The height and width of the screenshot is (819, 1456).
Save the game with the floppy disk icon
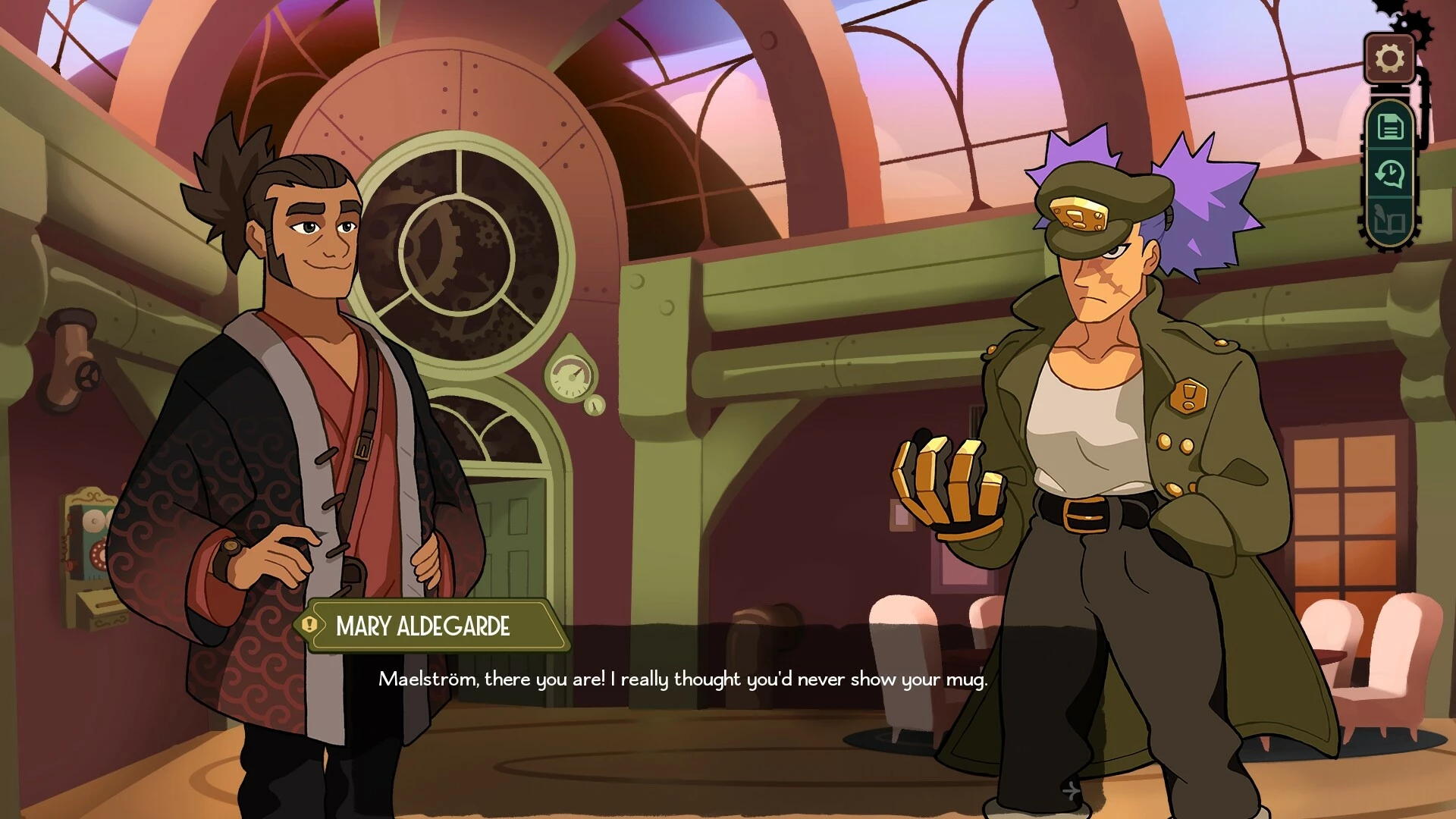1389,127
